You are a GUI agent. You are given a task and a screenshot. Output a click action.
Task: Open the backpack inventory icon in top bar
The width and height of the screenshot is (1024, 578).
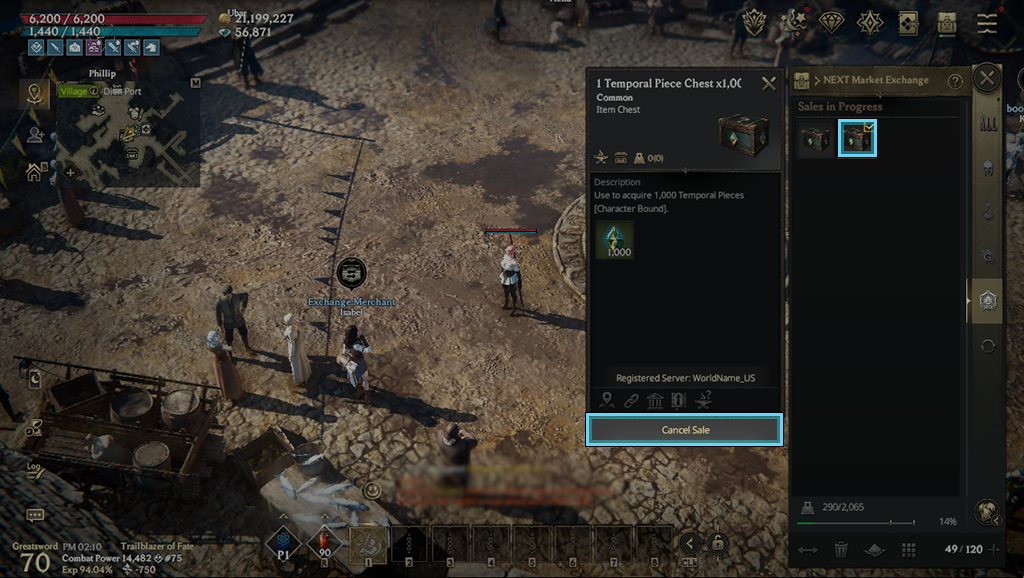pyautogui.click(x=947, y=23)
